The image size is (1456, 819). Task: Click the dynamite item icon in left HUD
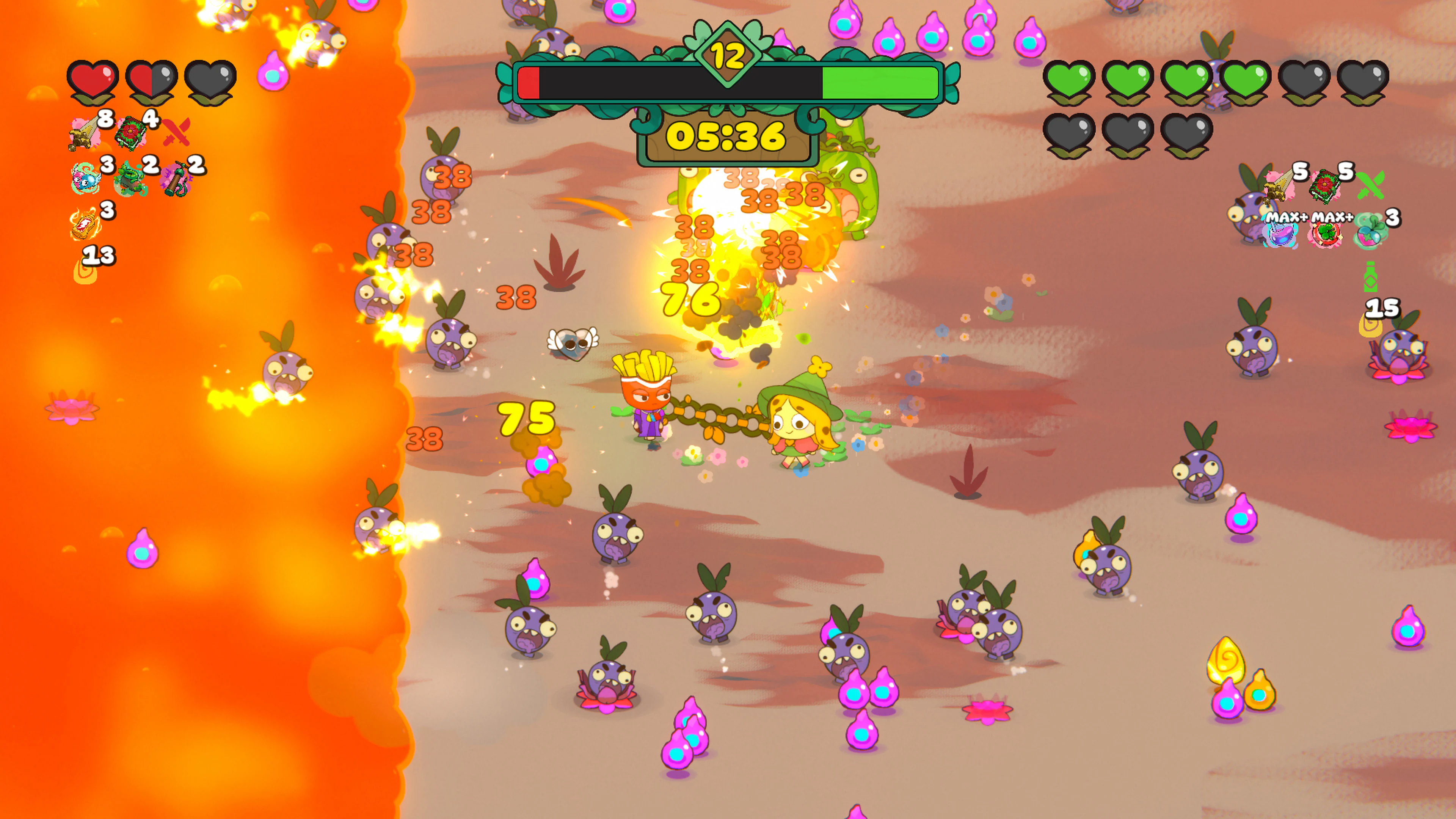176,179
